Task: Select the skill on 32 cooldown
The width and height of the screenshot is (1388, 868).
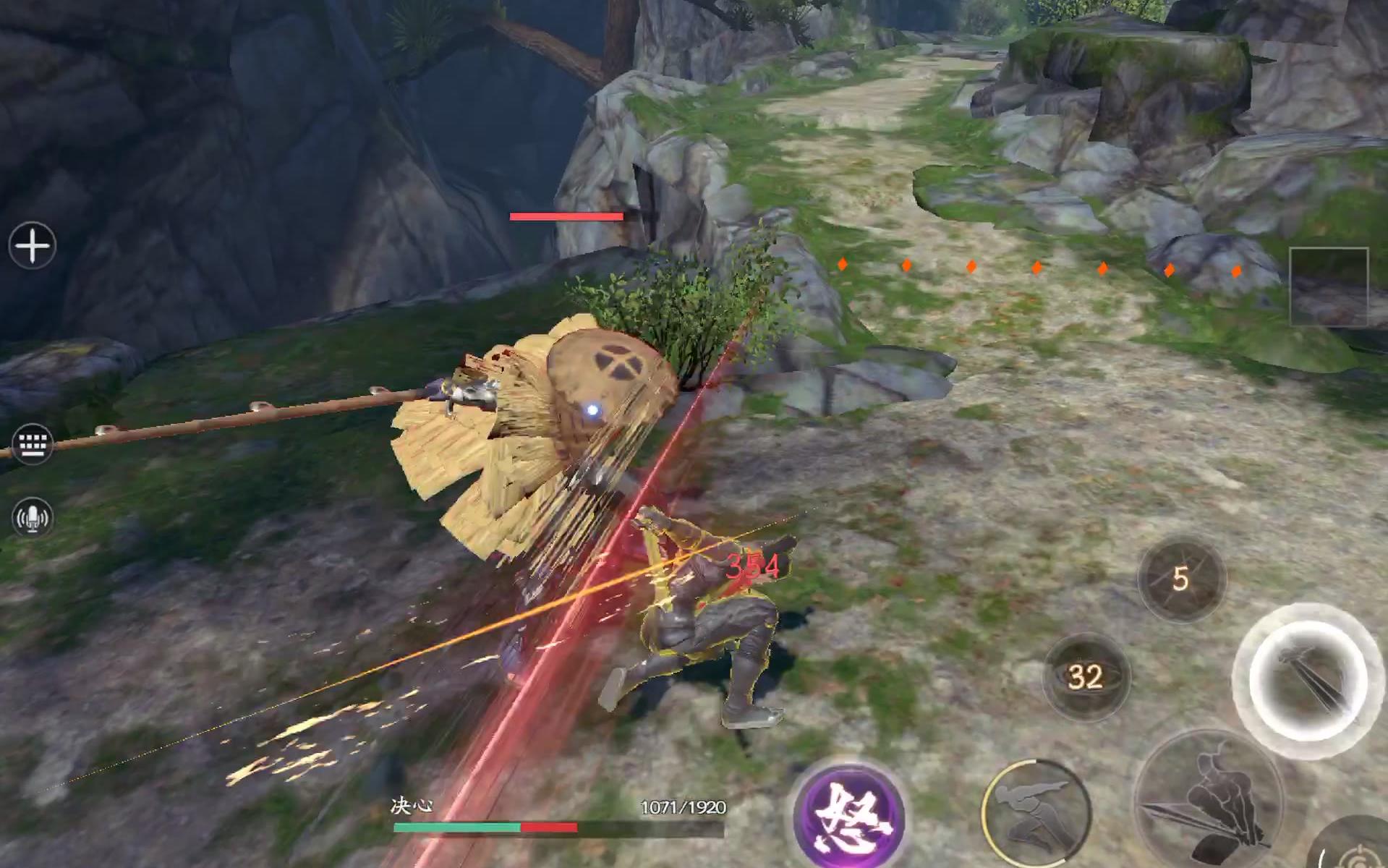Action: tap(1085, 676)
